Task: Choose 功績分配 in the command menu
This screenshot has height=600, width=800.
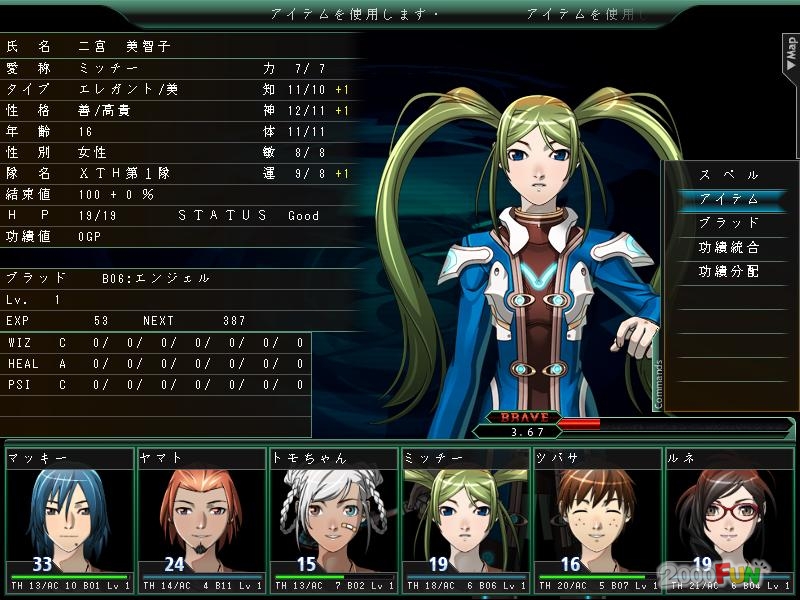Action: (729, 271)
